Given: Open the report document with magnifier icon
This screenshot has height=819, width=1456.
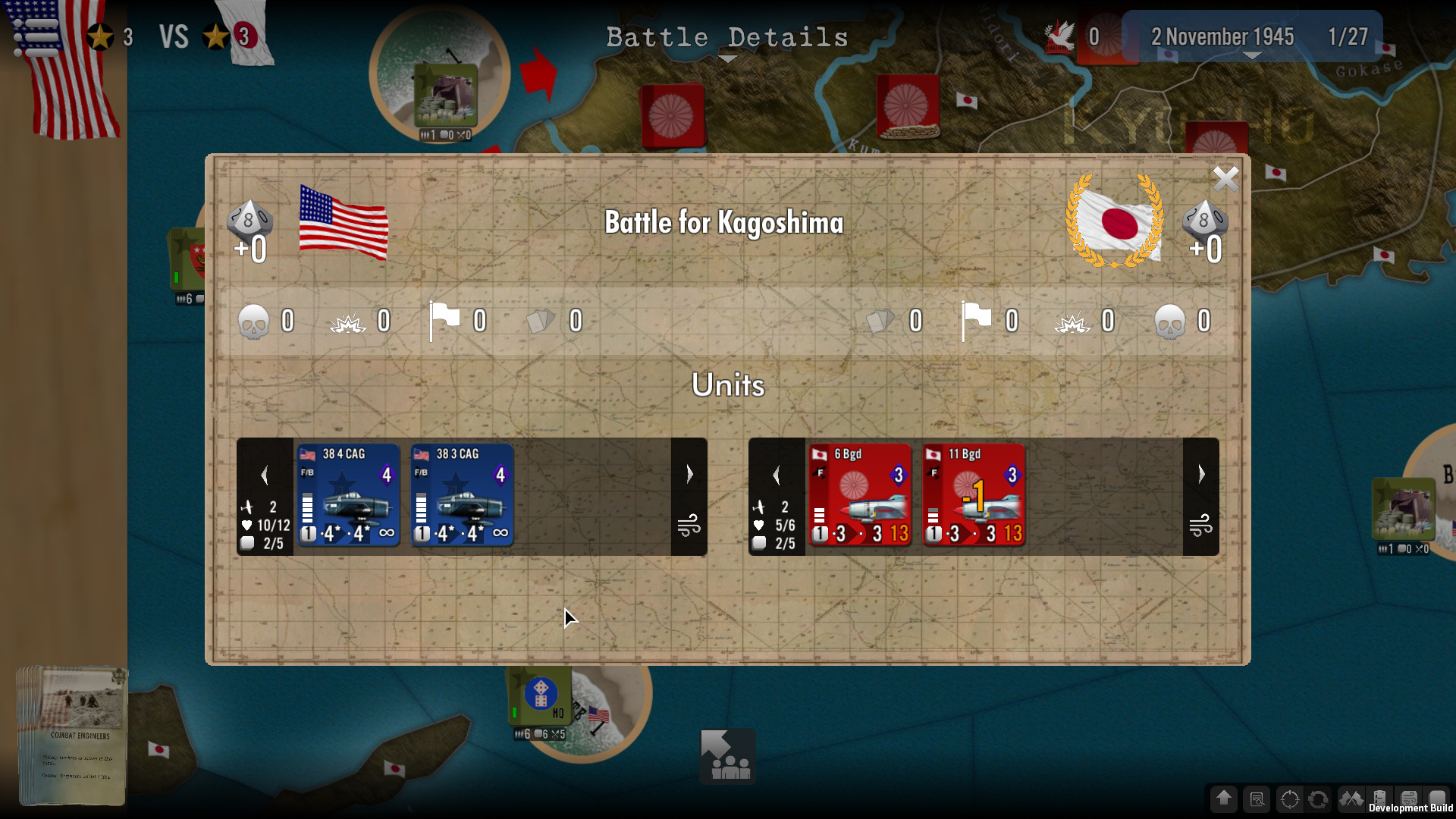Looking at the screenshot, I should 1256,799.
